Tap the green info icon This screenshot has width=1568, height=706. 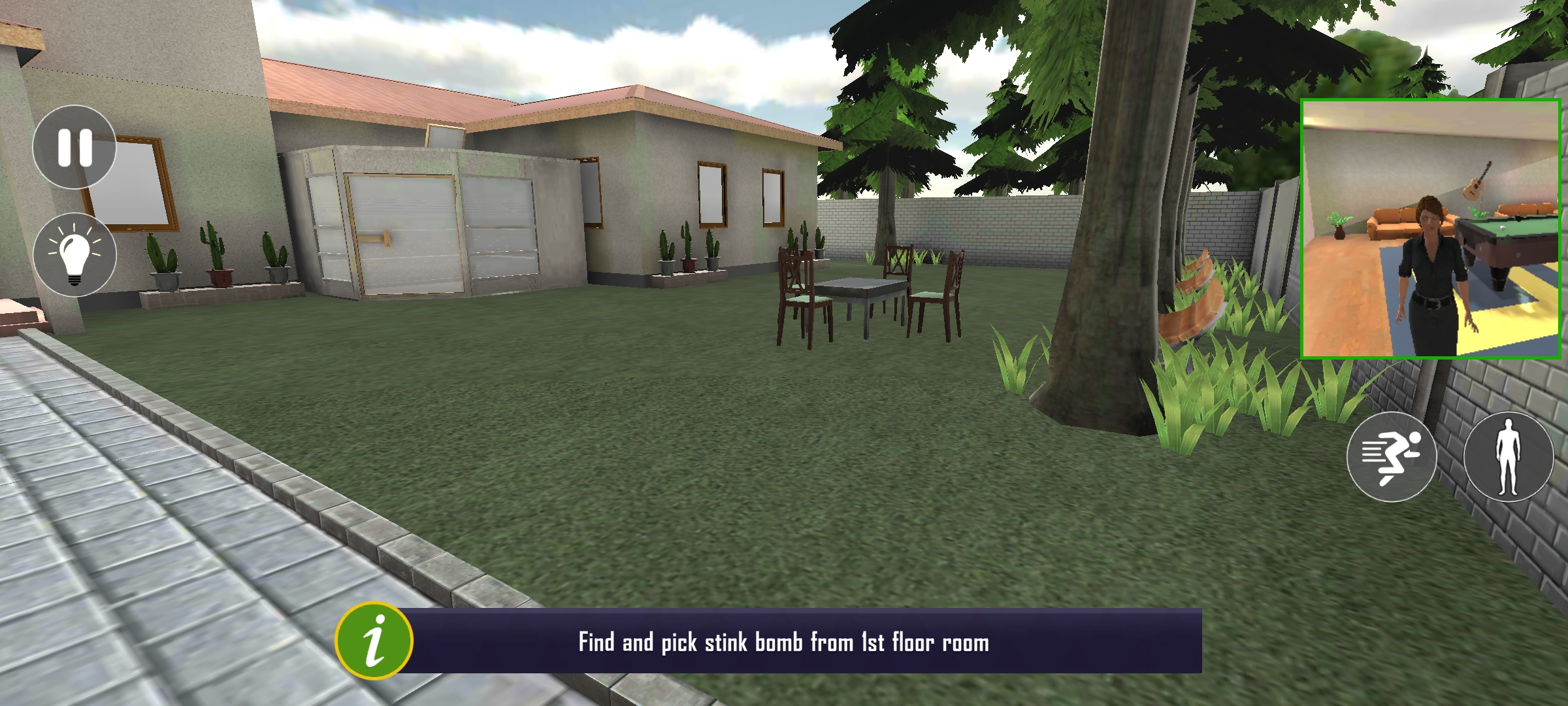(x=374, y=641)
